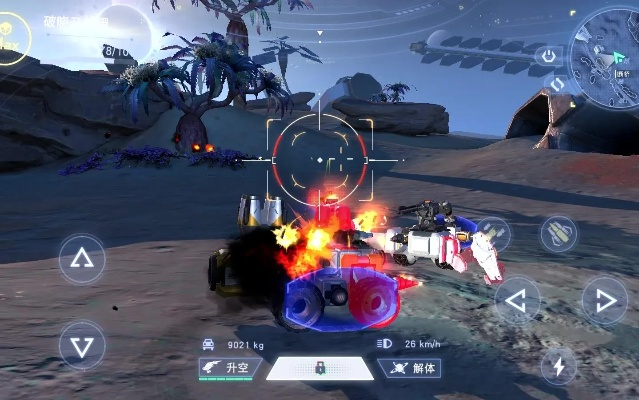Screen dimensions: 639x400
Task: Tap the down triangle reverse button
Action: 82,345
